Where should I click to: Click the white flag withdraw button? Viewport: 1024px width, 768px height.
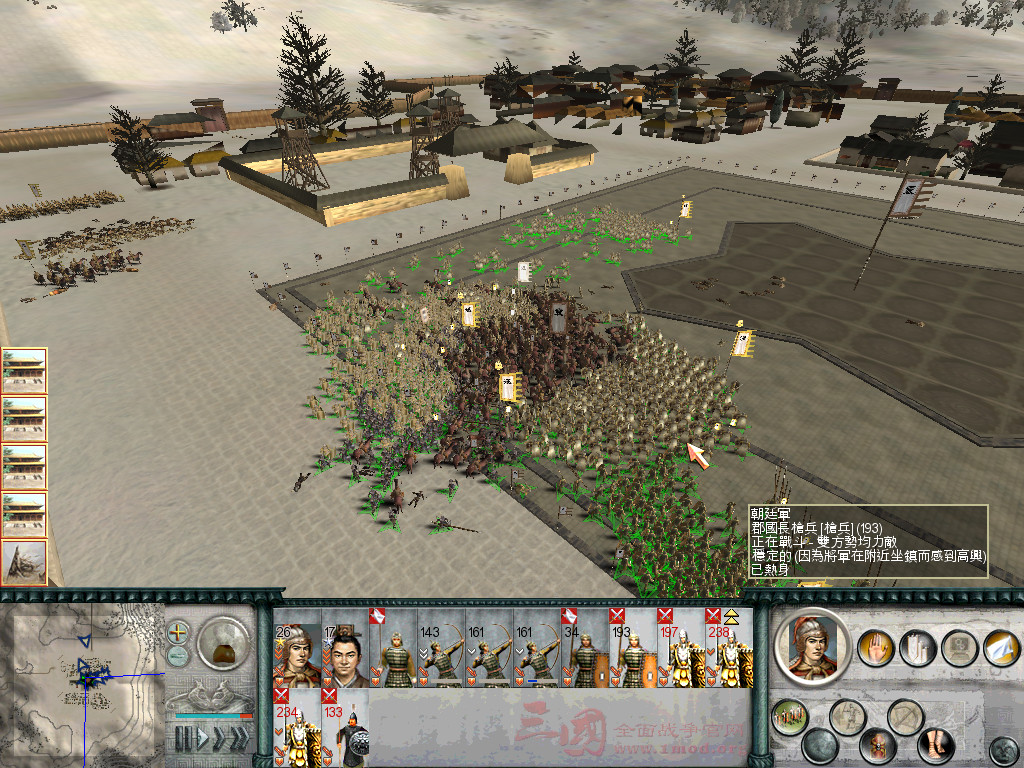pos(1001,648)
